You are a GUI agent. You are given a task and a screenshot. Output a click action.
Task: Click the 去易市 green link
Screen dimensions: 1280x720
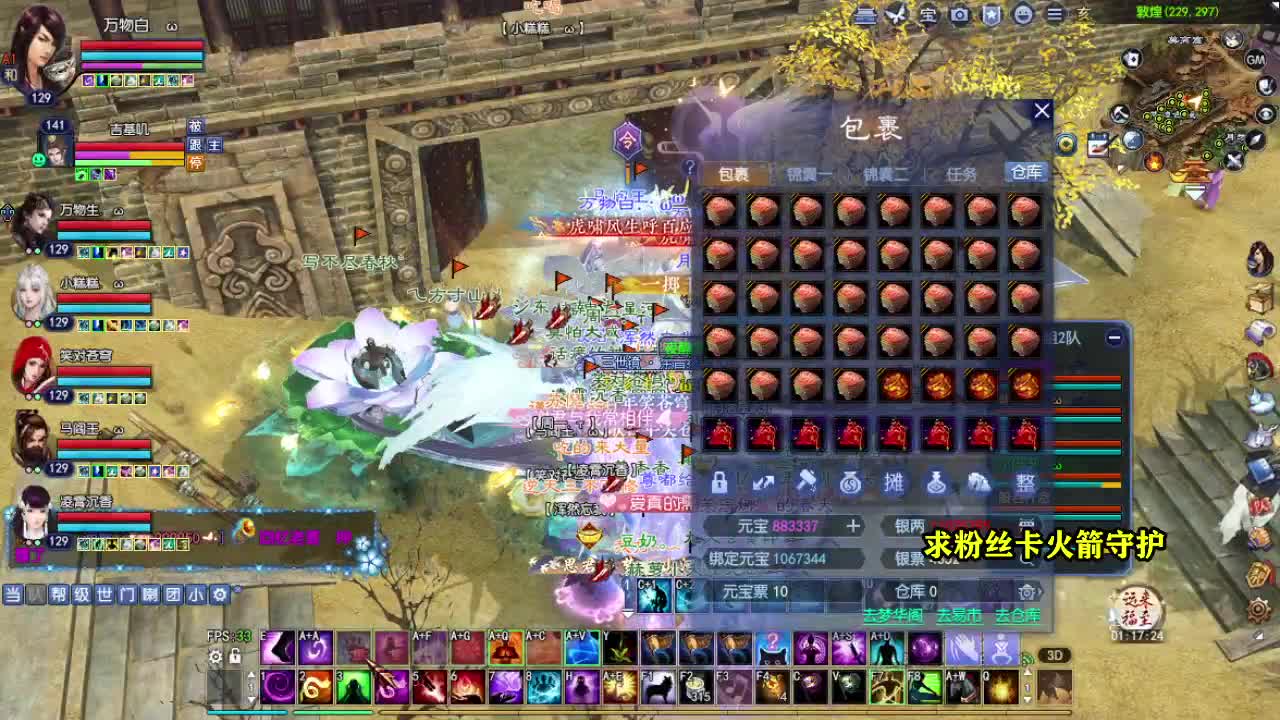tap(958, 613)
